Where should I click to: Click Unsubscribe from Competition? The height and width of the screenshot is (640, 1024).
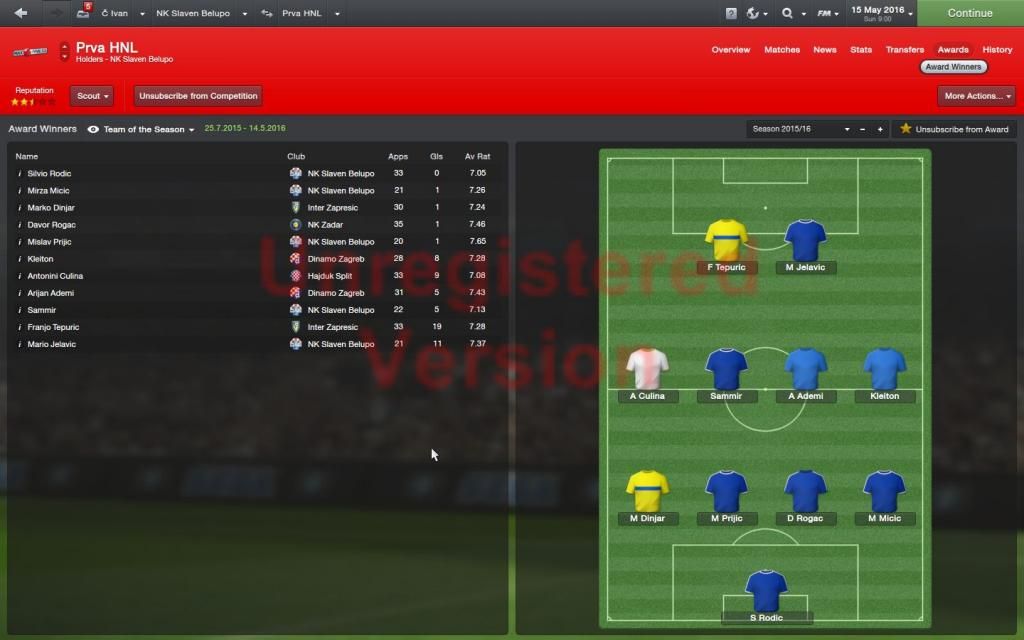point(198,96)
